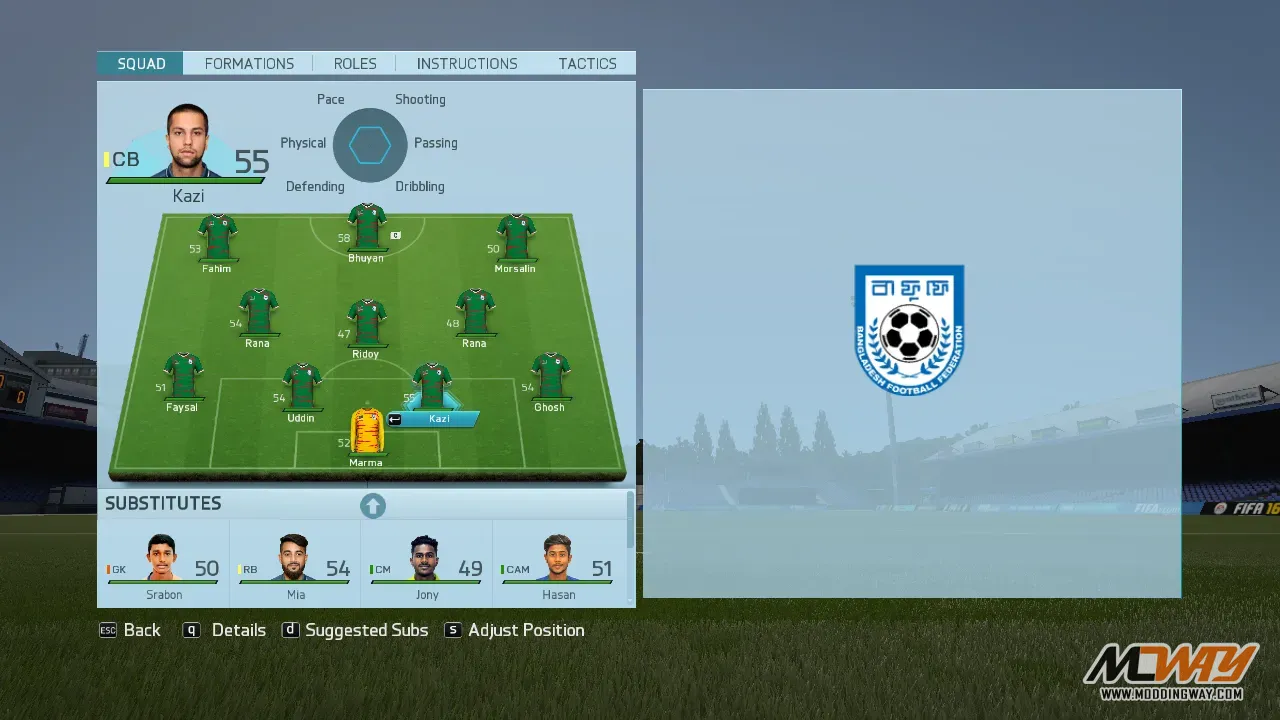Show the Instructions tab
The width and height of the screenshot is (1280, 720).
[467, 64]
